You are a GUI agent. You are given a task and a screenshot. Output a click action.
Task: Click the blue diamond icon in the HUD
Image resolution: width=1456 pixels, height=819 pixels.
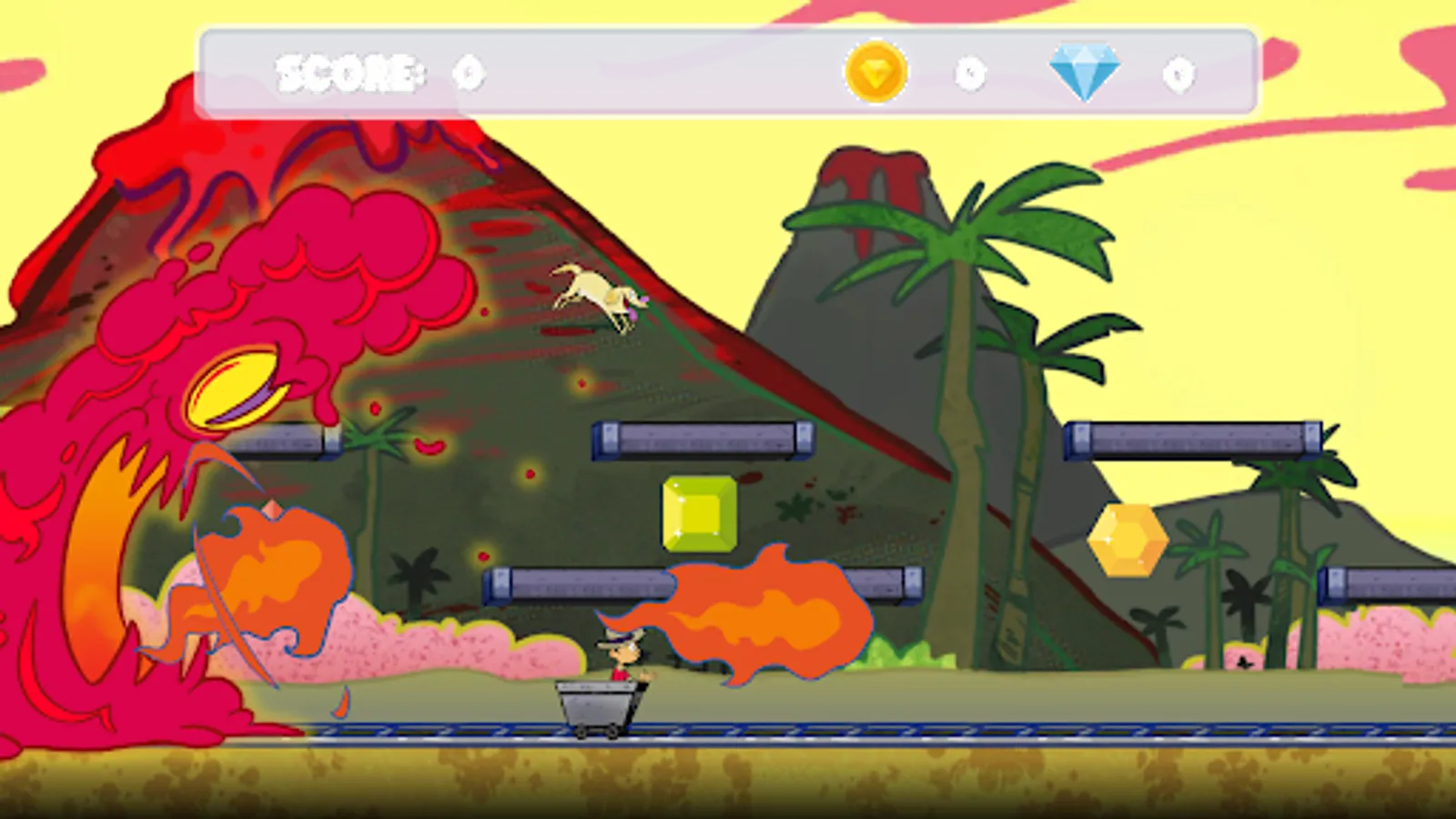coord(1086,71)
